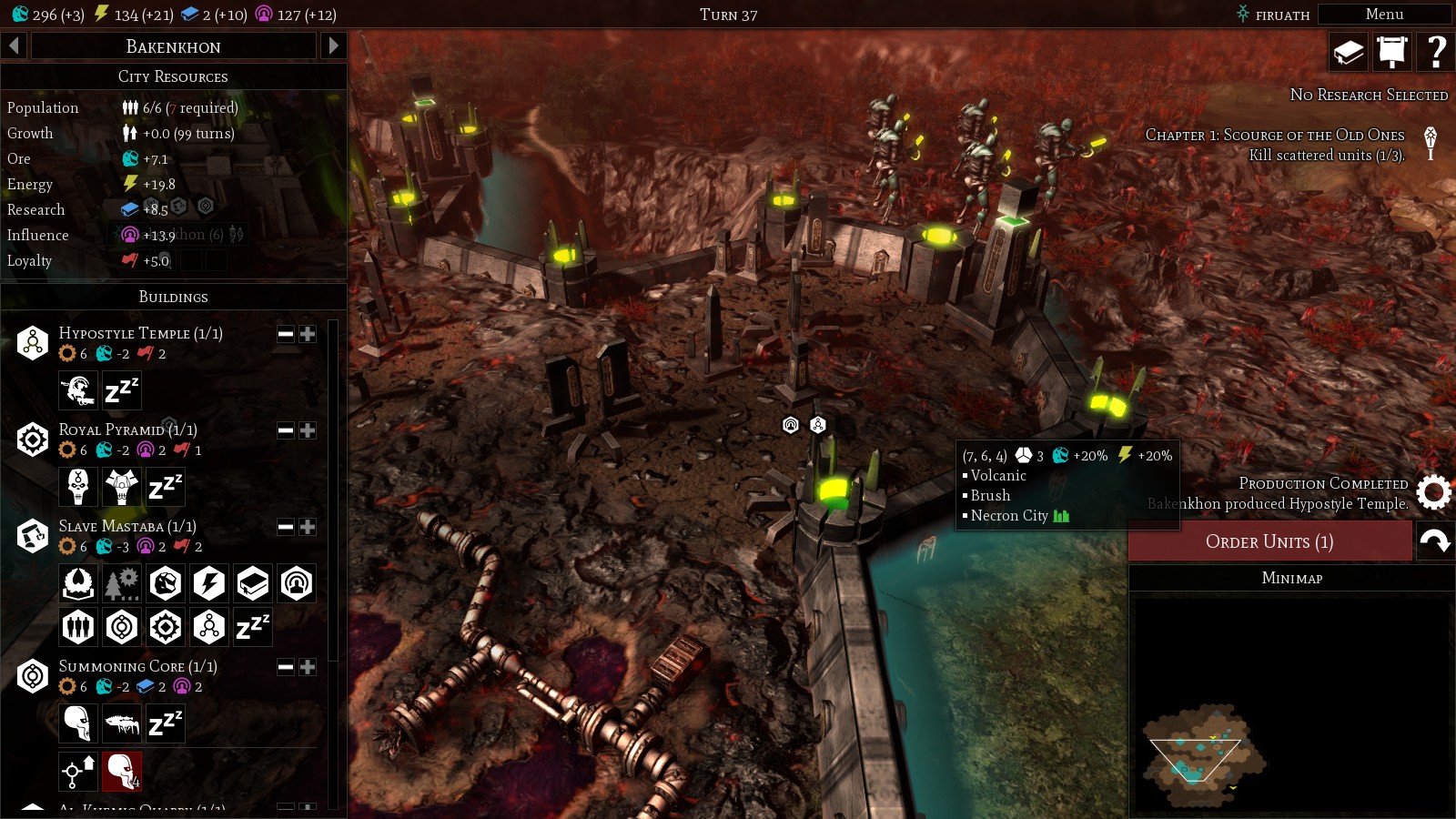
Task: Click the Bakenkhon city name header
Action: [x=173, y=46]
